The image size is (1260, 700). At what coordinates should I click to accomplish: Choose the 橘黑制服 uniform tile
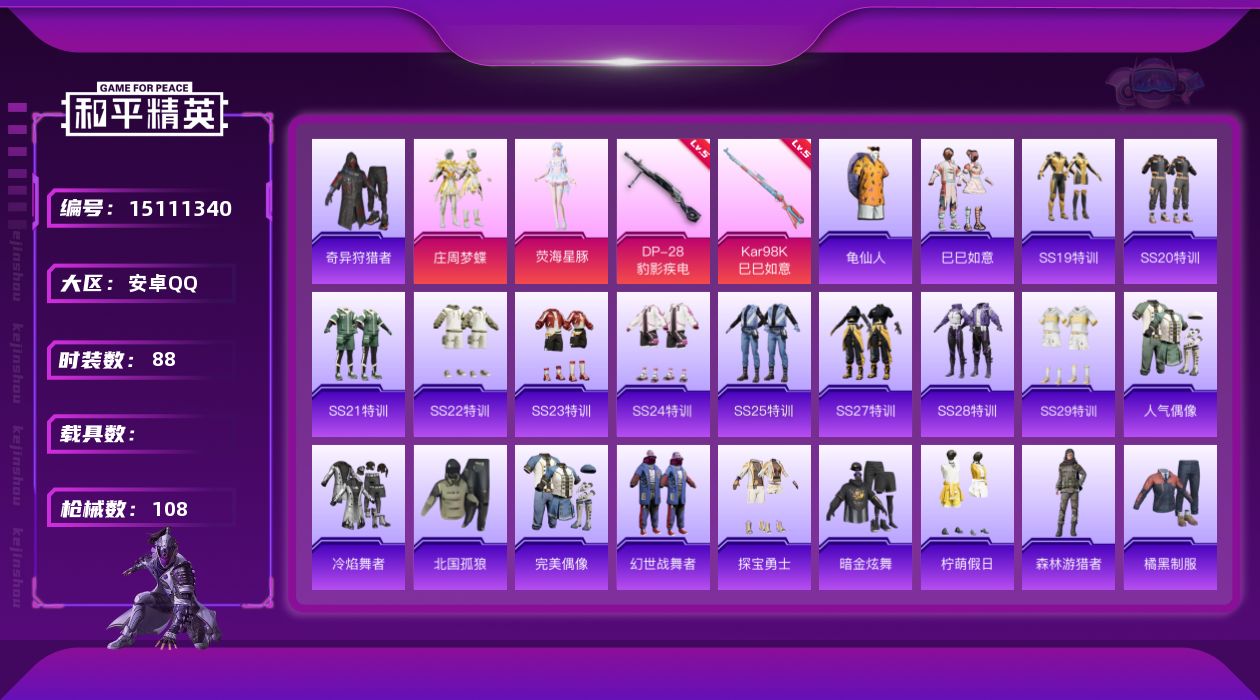[1170, 517]
